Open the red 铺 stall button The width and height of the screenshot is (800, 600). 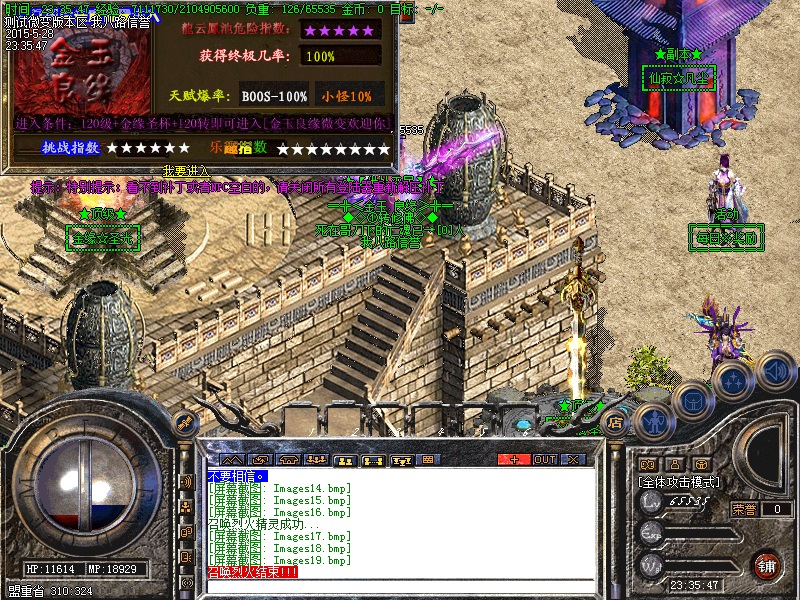click(767, 566)
